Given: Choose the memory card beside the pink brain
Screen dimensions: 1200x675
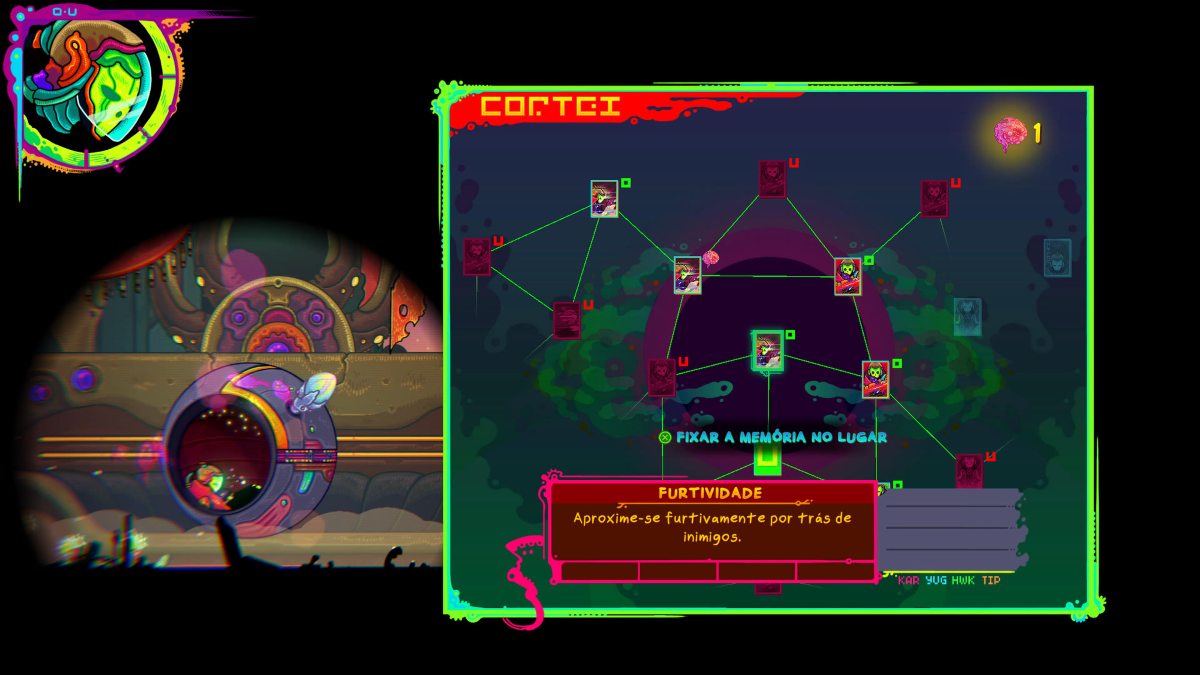Looking at the screenshot, I should [687, 275].
